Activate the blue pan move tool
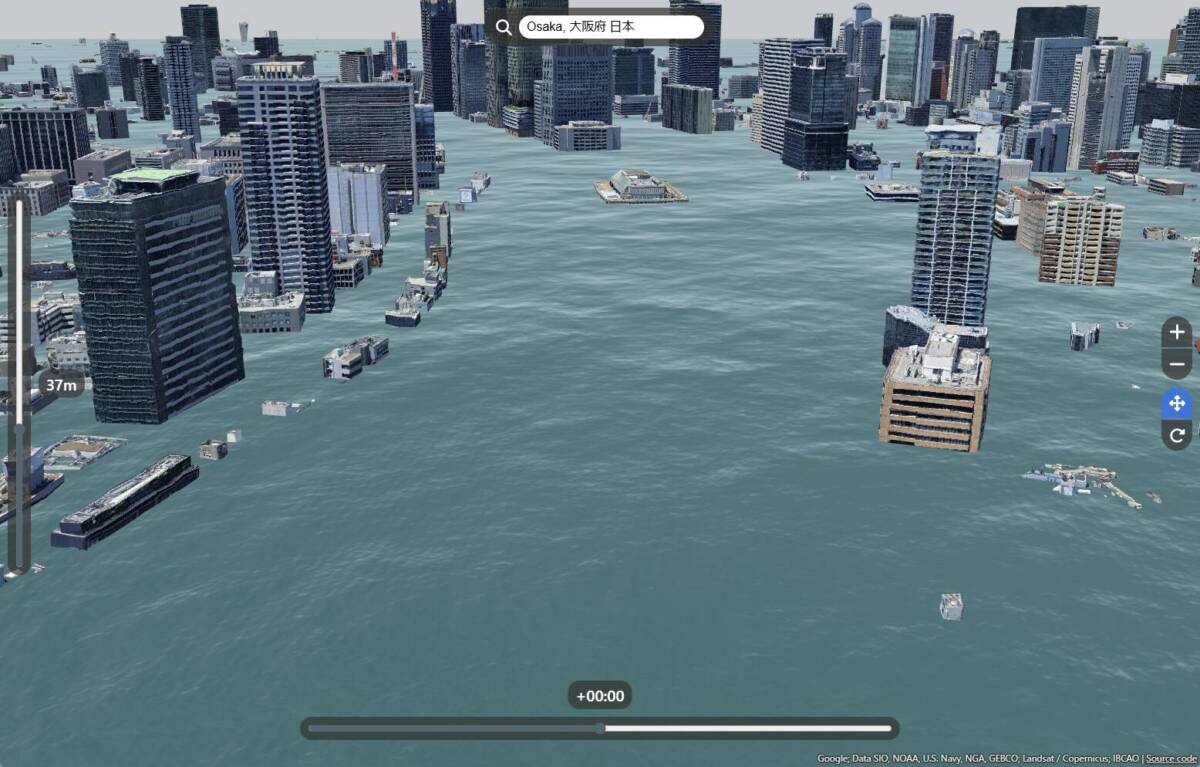This screenshot has height=767, width=1200. point(1177,404)
